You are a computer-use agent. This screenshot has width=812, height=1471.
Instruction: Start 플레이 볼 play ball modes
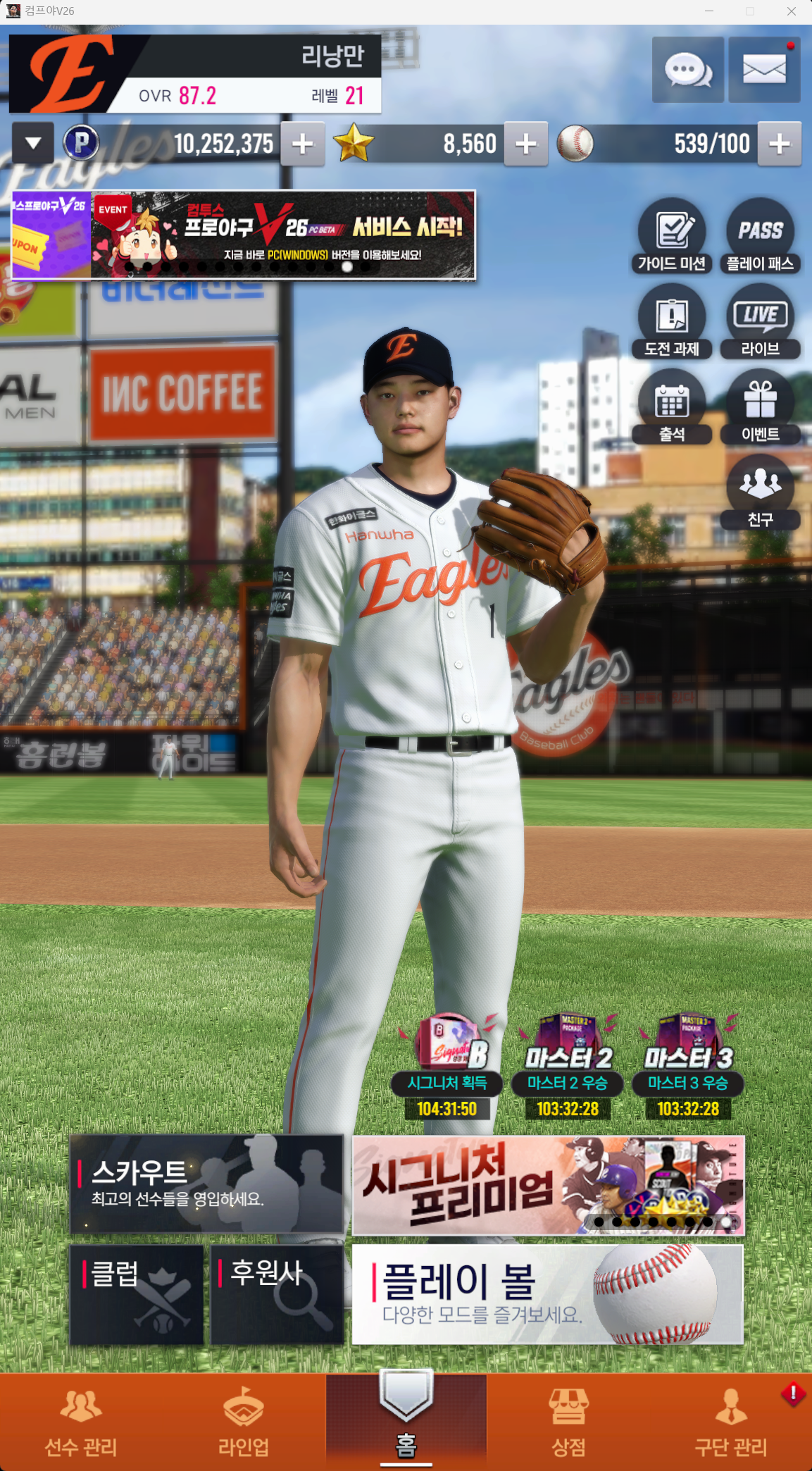pos(547,1295)
